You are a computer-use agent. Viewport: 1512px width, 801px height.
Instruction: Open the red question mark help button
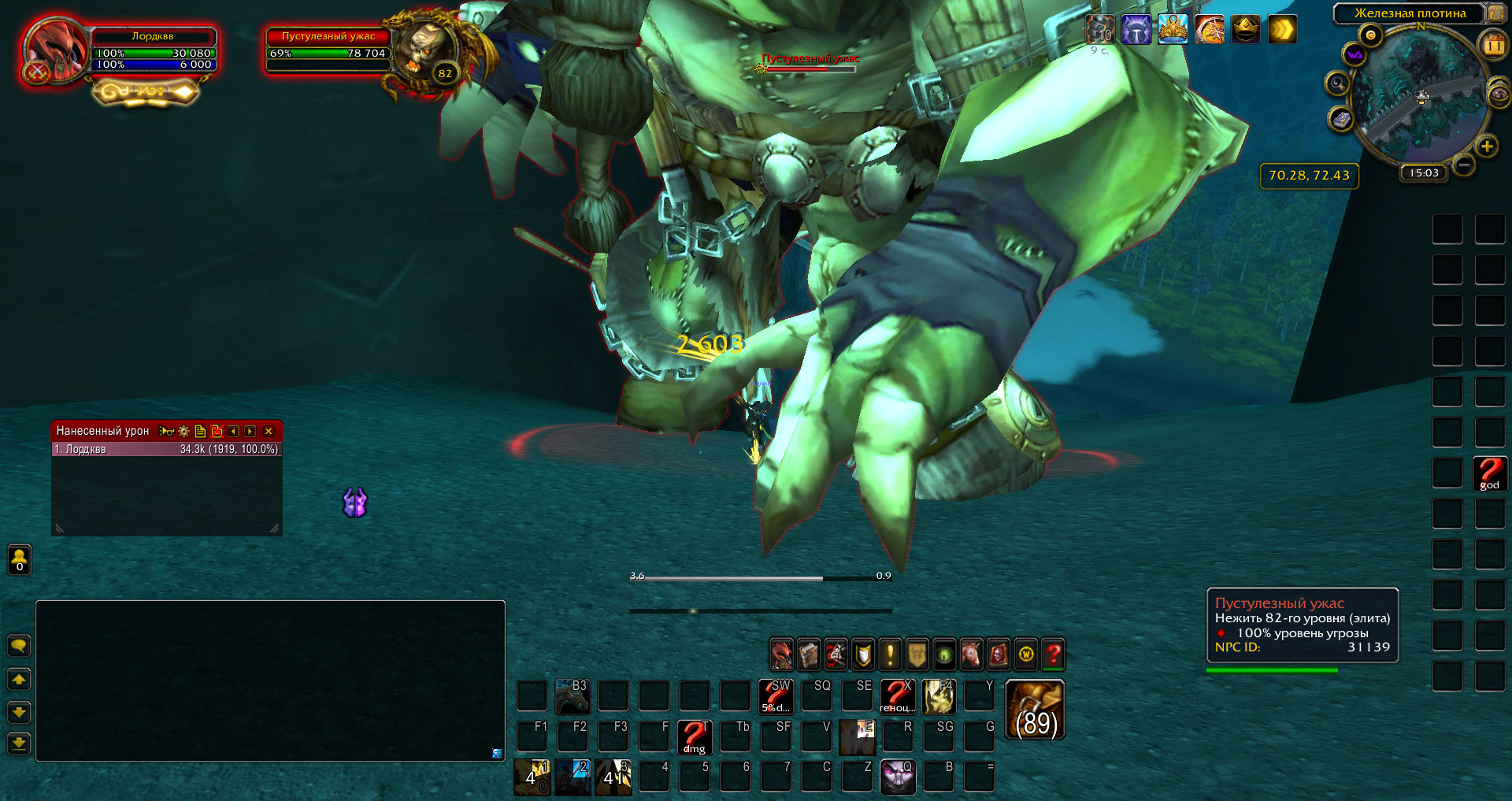[1053, 655]
